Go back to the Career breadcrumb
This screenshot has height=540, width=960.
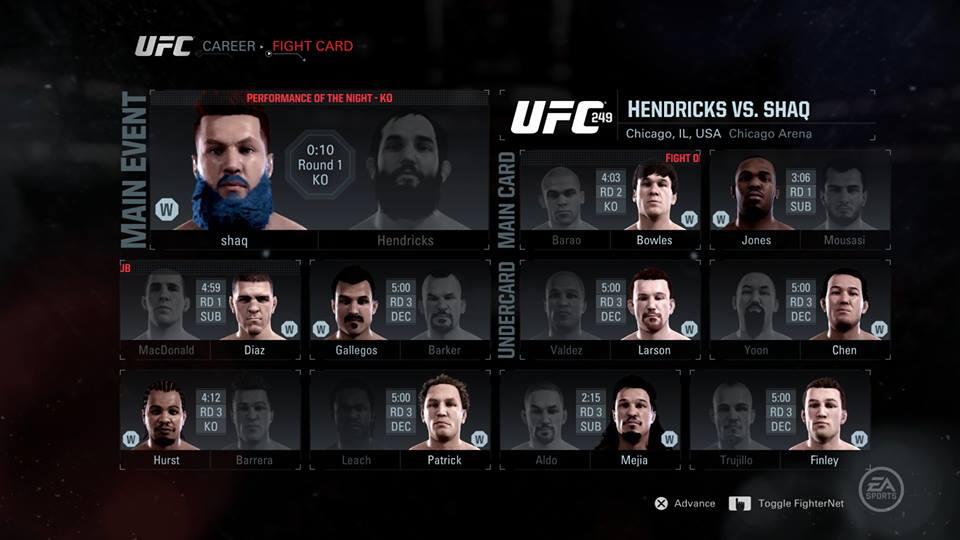229,46
